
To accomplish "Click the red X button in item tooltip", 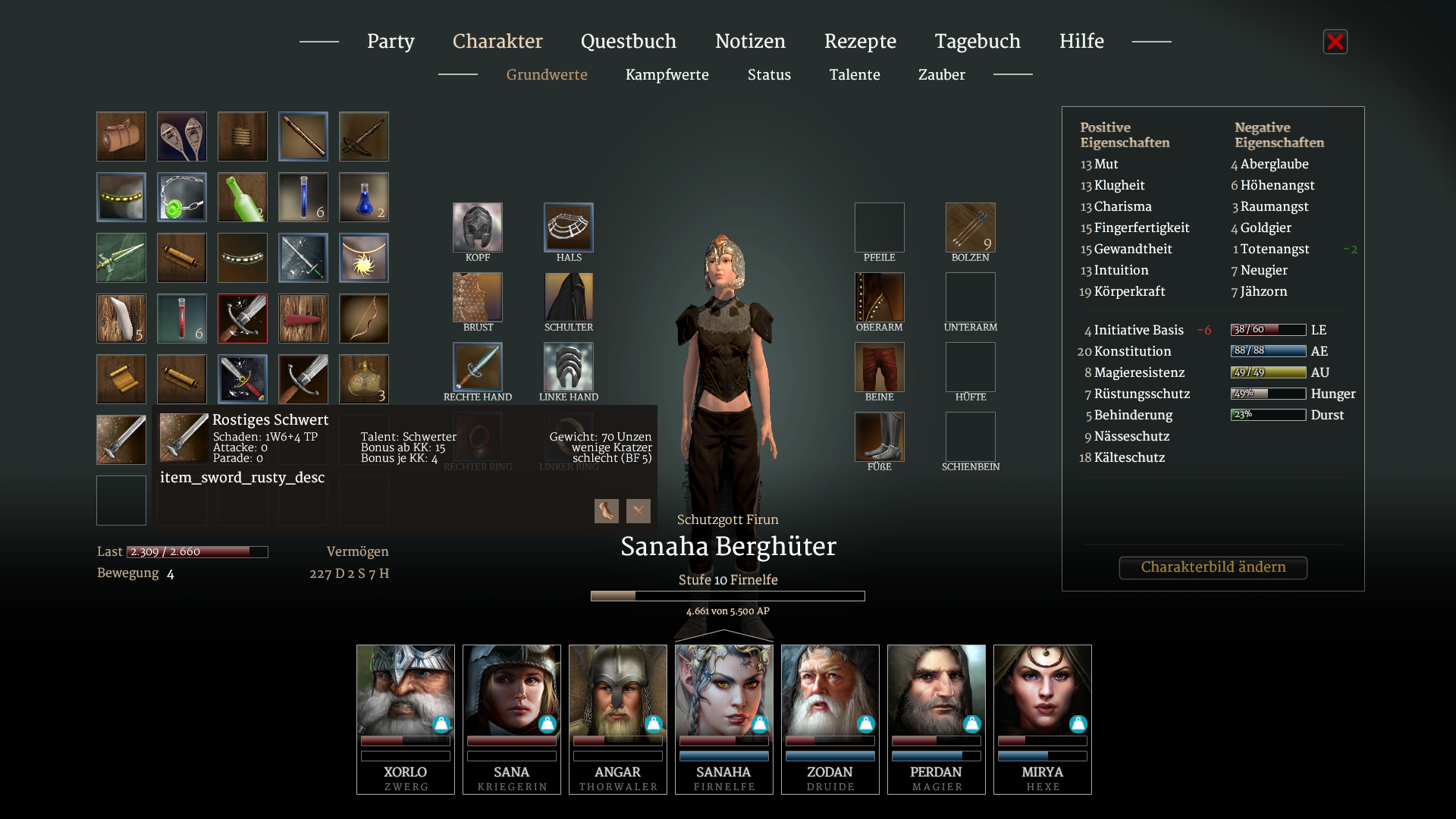I will pos(639,511).
